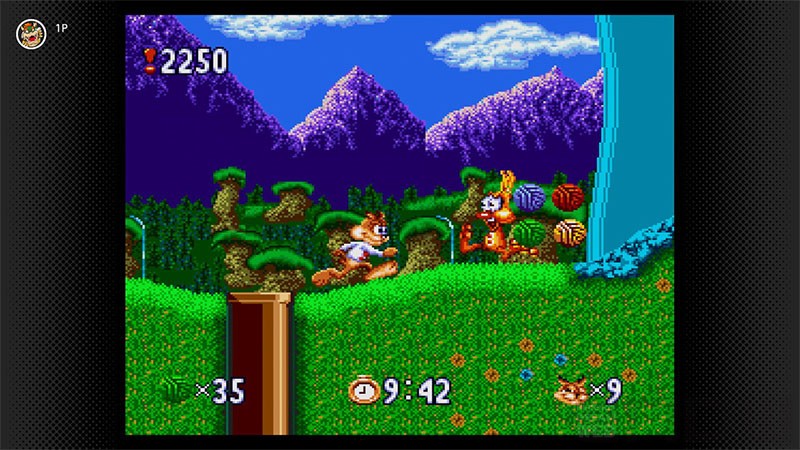800x450 pixels.
Task: Click the player 1 Bowser avatar icon
Action: pyautogui.click(x=31, y=33)
